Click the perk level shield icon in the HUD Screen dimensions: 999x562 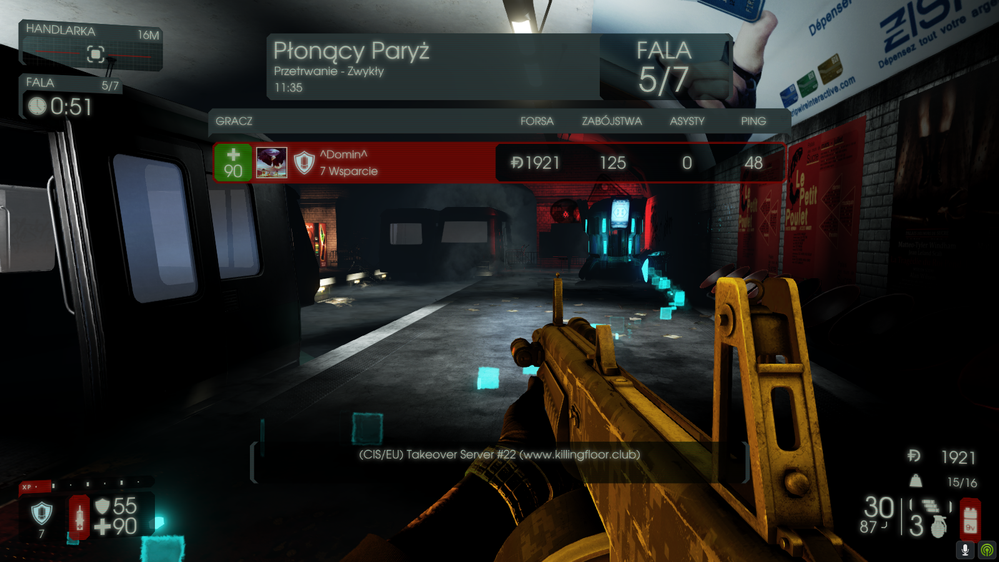[41, 514]
